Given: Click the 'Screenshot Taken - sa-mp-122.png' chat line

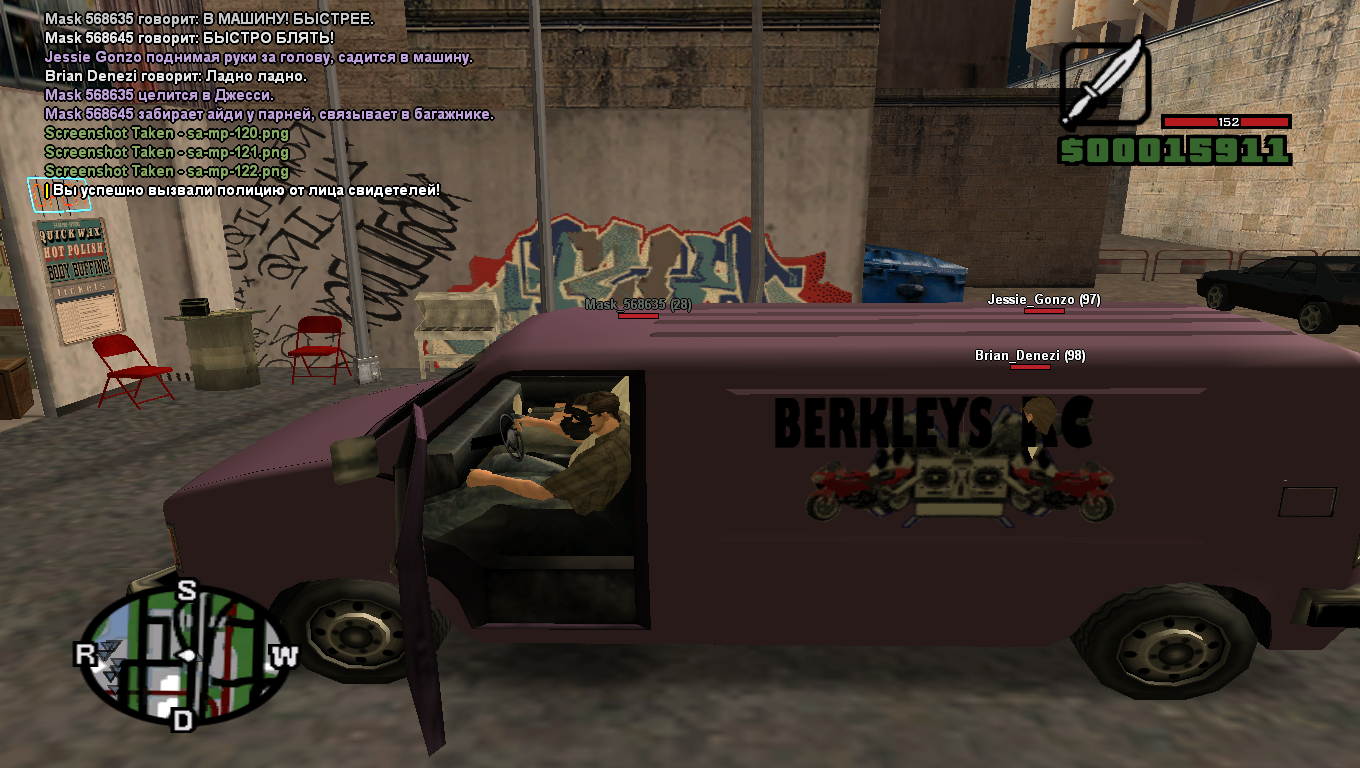Looking at the screenshot, I should 167,171.
